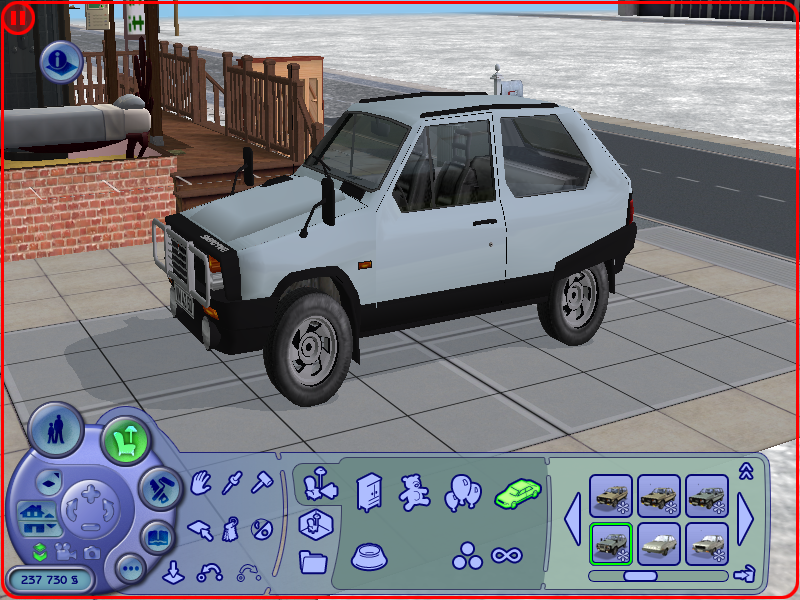The image size is (800, 600).
Task: Select the Buy mode armchair button
Action: click(x=124, y=439)
